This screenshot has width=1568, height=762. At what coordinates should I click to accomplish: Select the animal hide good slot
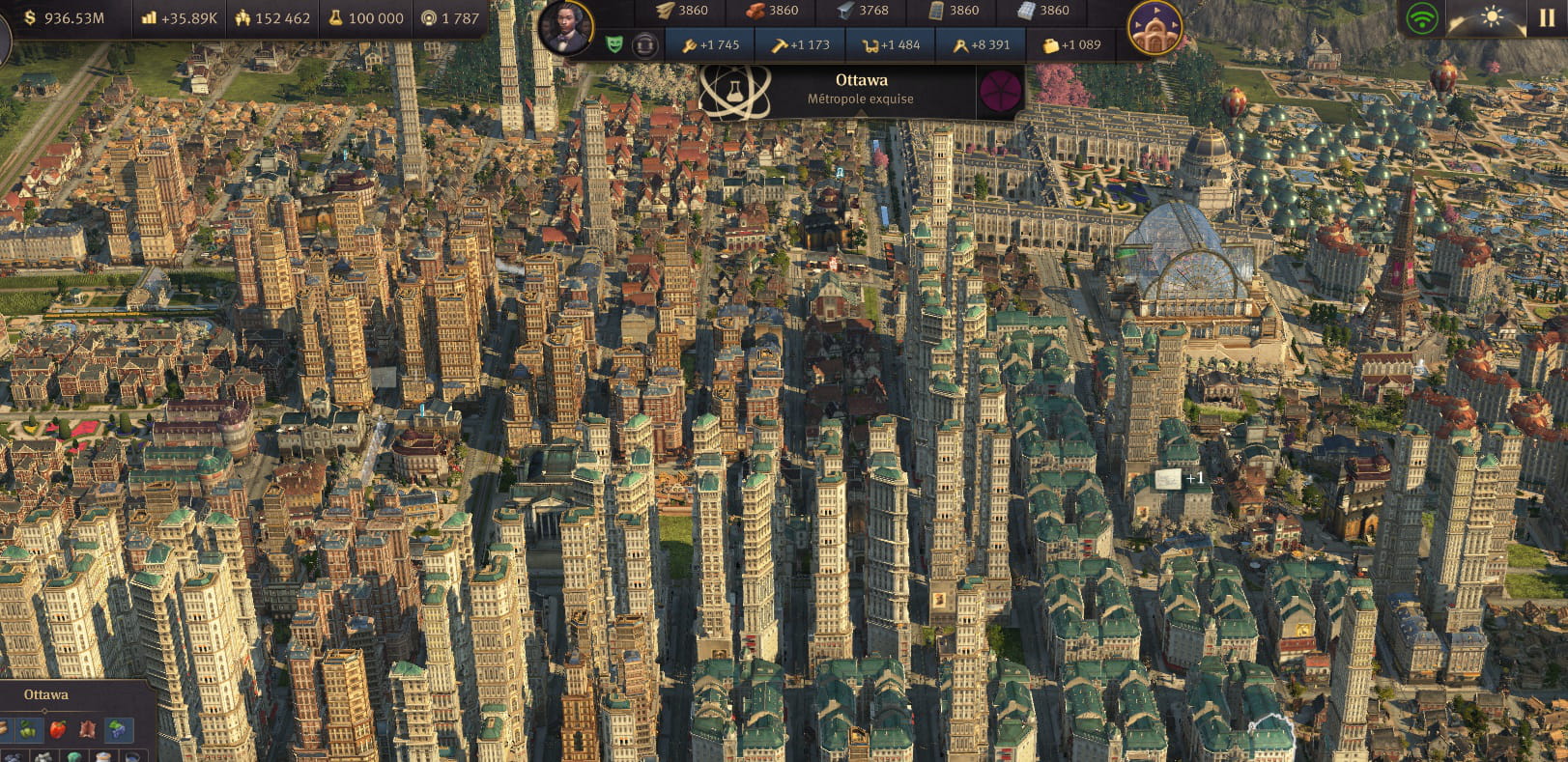coord(87,729)
